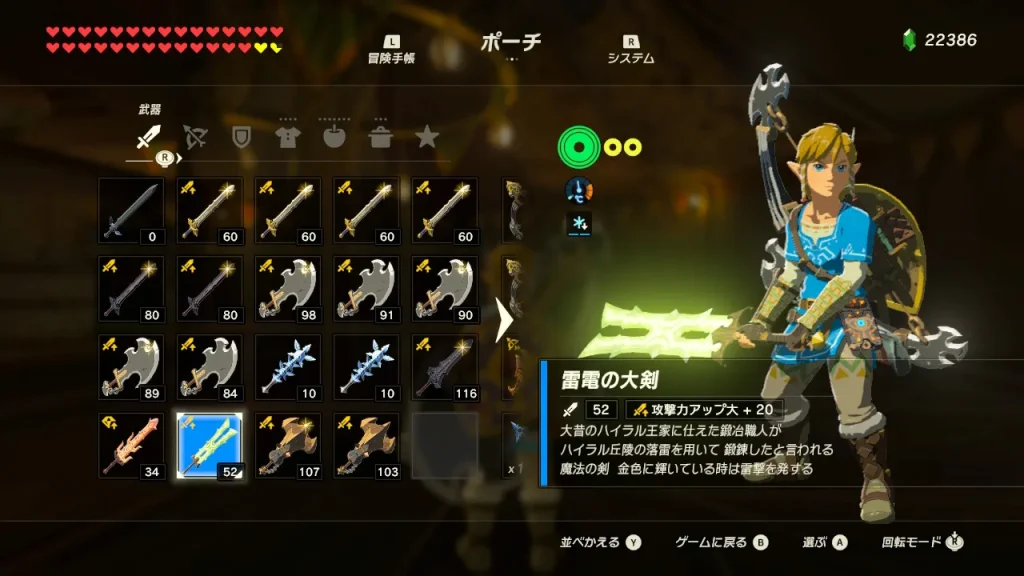1024x576 pixels.
Task: Open the shield category tab
Action: pos(241,137)
